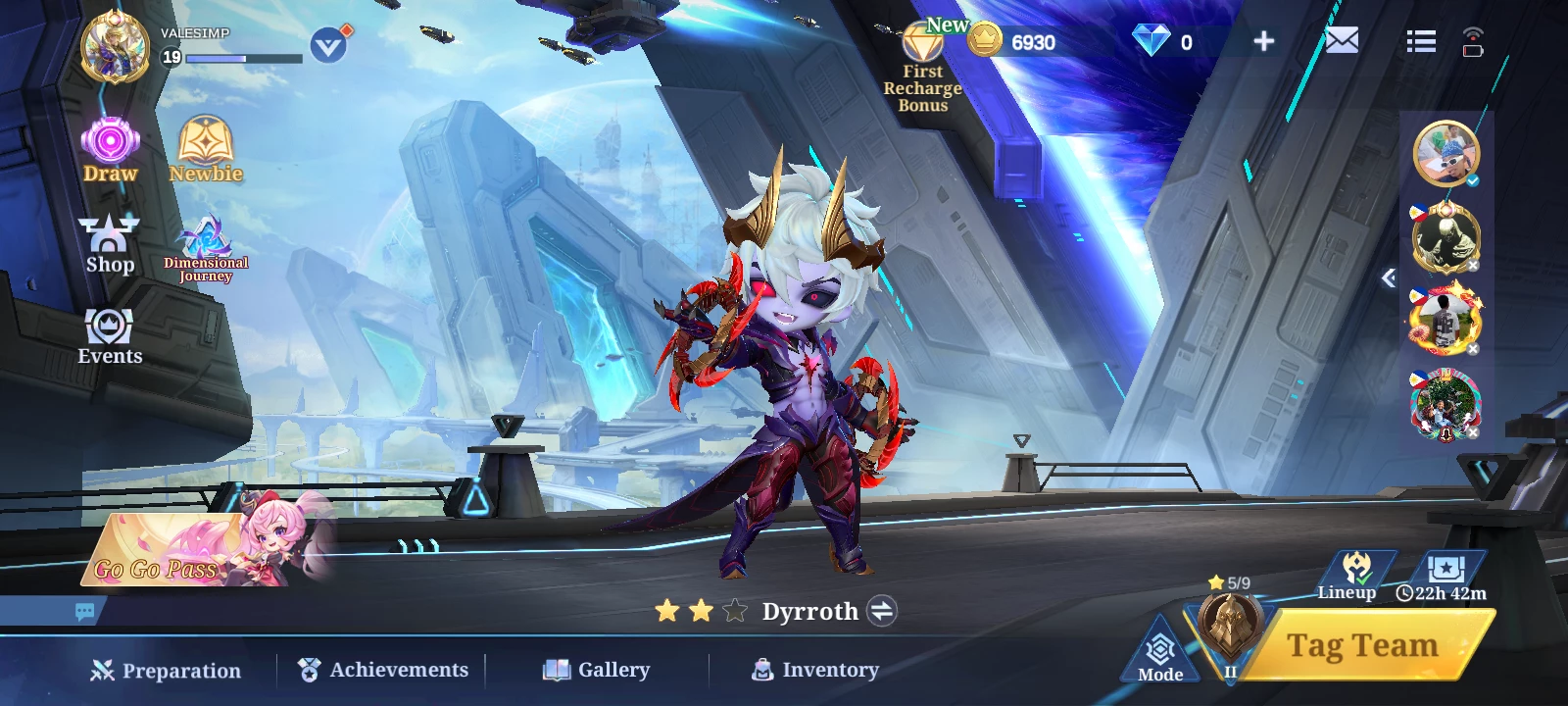Open the VALESIMP player profile avatar
This screenshot has height=706, width=1568.
pos(115,47)
